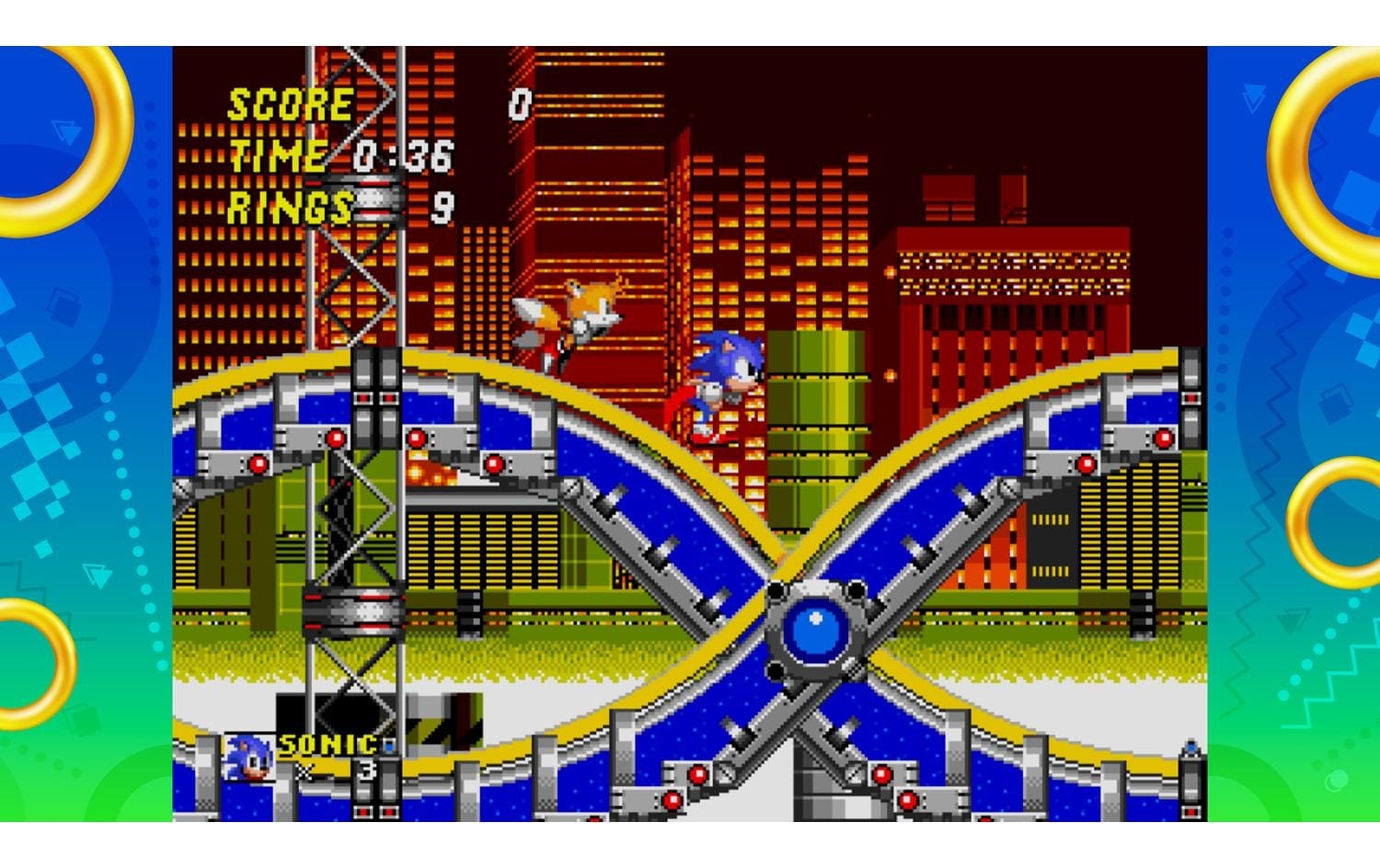Click the downward arrow decoration on the right border
This screenshot has width=1380, height=868.
click(x=1252, y=98)
